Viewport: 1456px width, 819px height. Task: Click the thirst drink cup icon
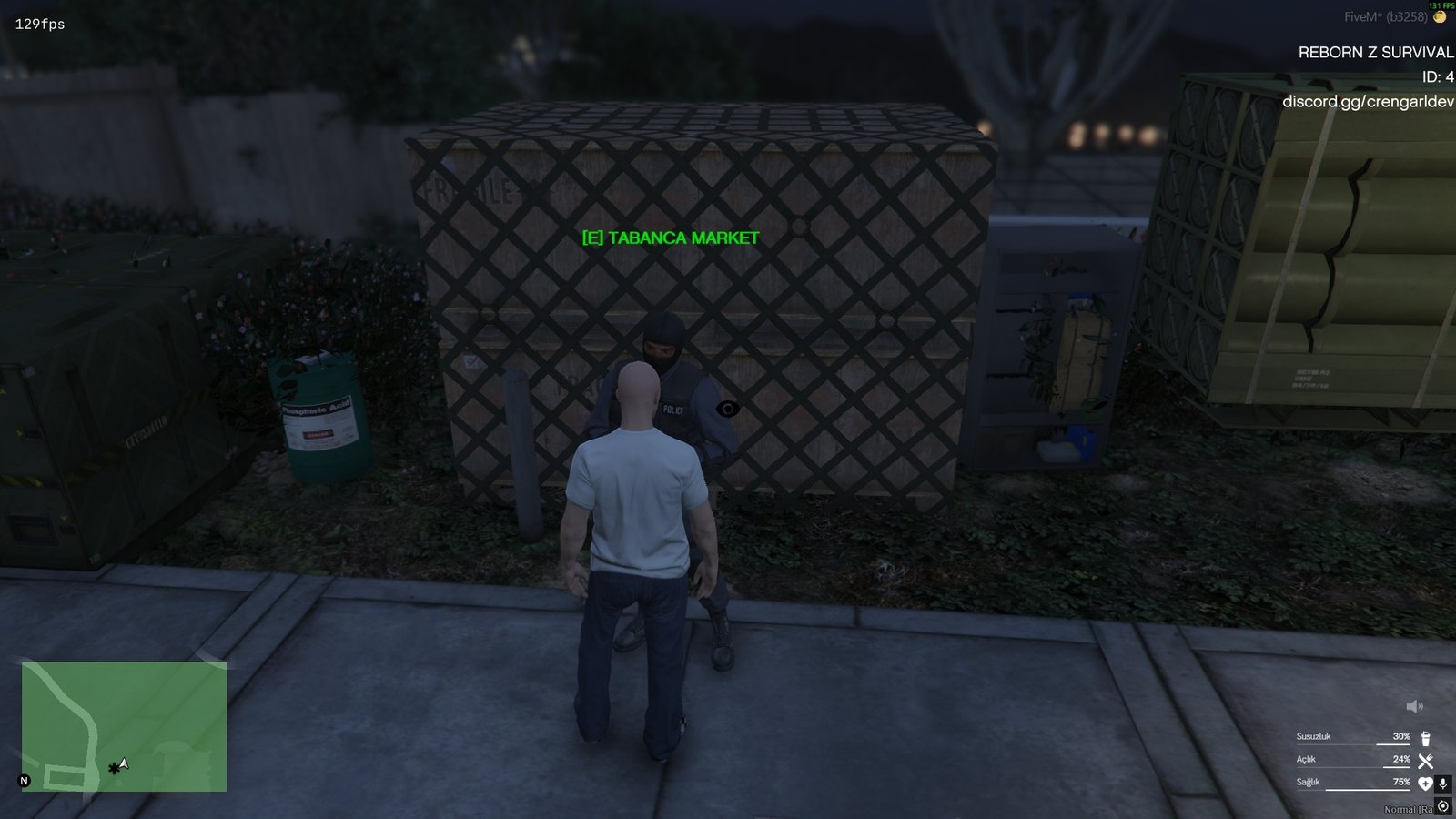1425,738
